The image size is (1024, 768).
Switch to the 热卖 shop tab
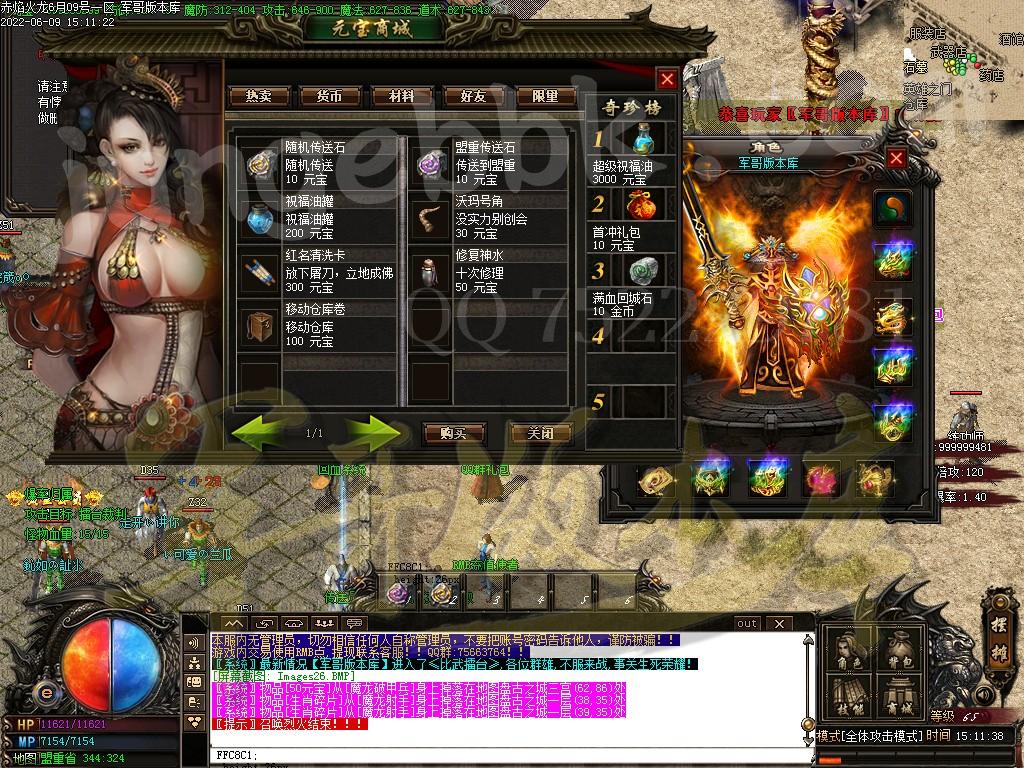[x=259, y=96]
